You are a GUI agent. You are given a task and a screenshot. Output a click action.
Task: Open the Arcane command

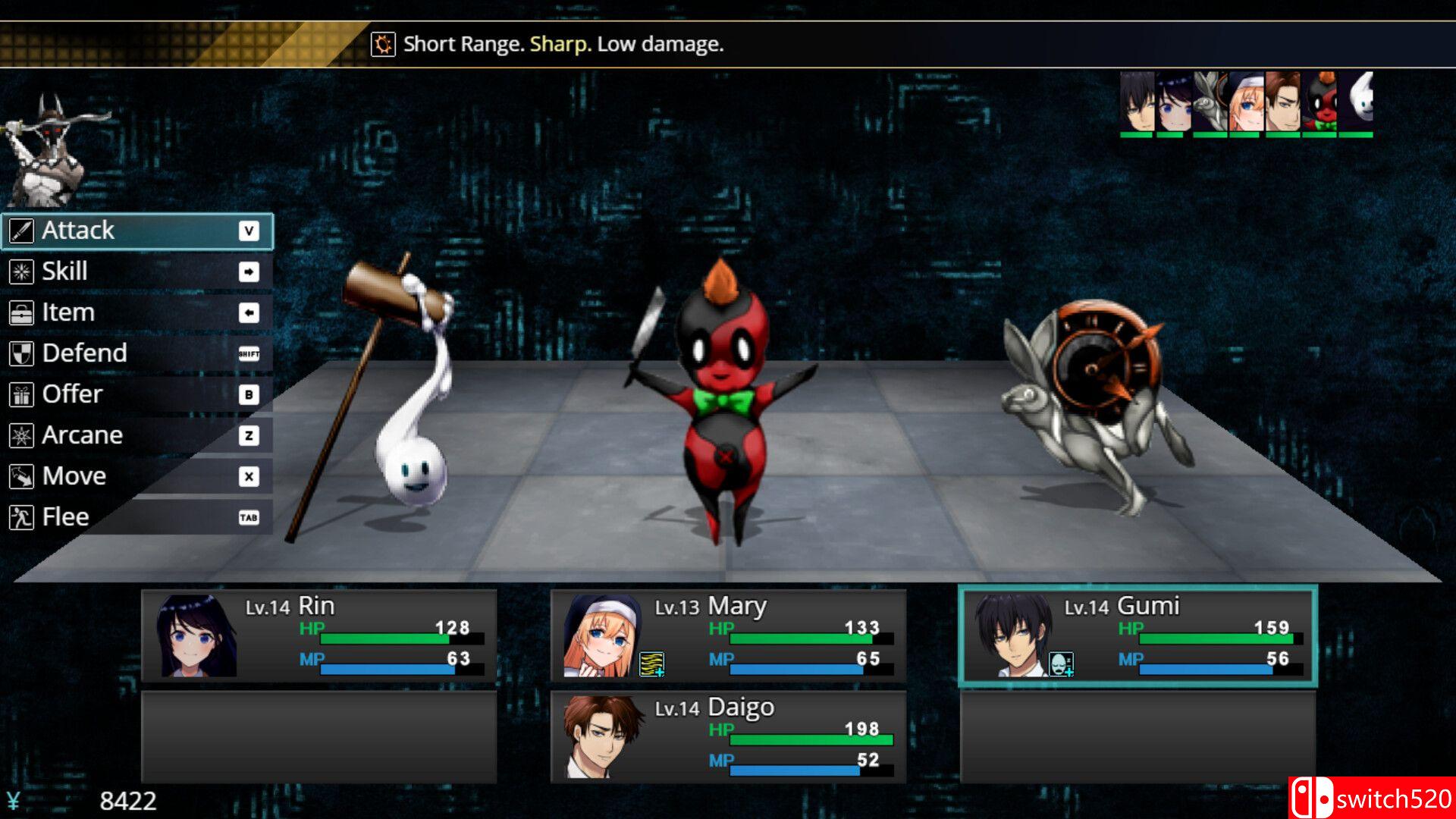point(136,435)
